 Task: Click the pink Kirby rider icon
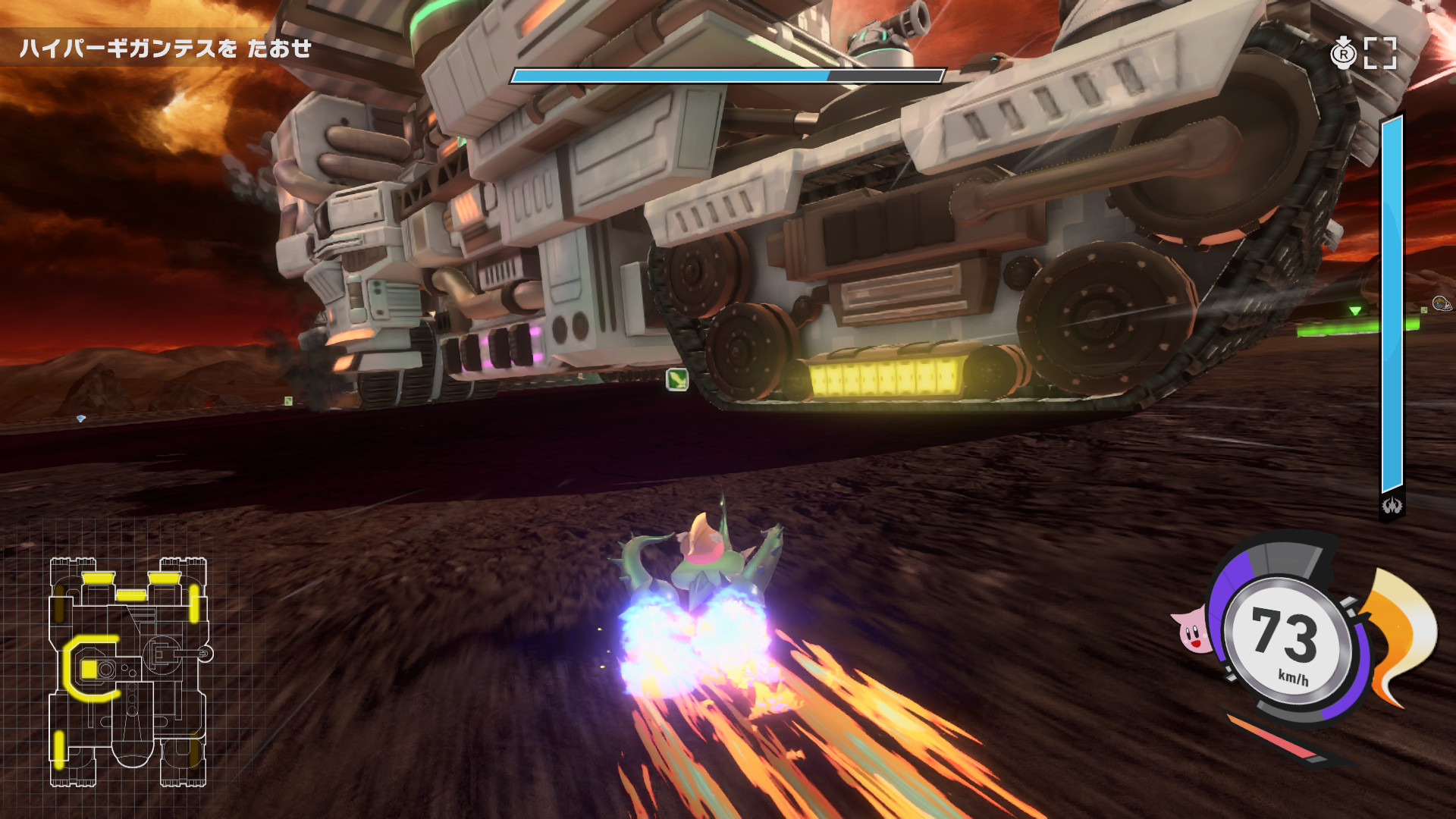1193,631
